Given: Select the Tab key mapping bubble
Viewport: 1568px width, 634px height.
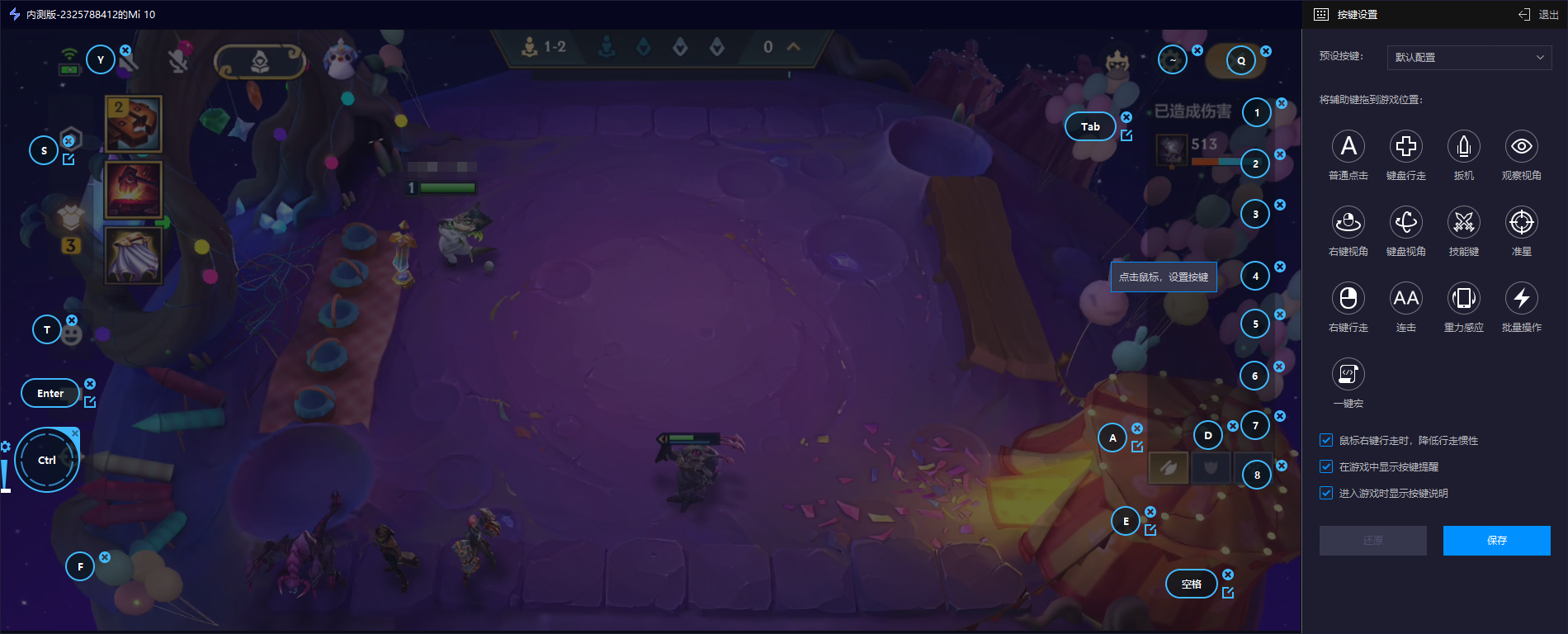Looking at the screenshot, I should (1090, 127).
